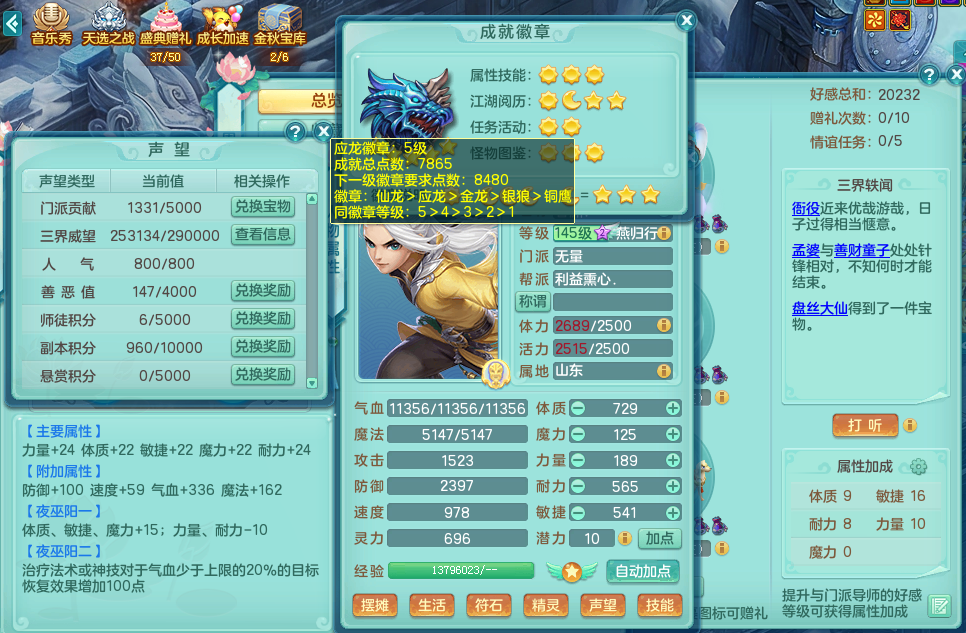This screenshot has width=966, height=633.
Task: Open the 技能 skills button
Action: coord(659,605)
